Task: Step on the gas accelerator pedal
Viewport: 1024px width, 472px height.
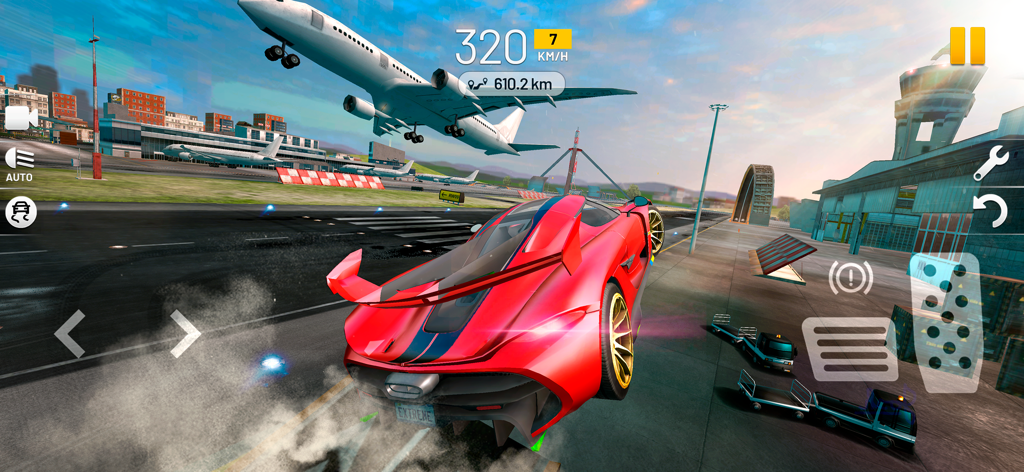Action: (x=945, y=322)
